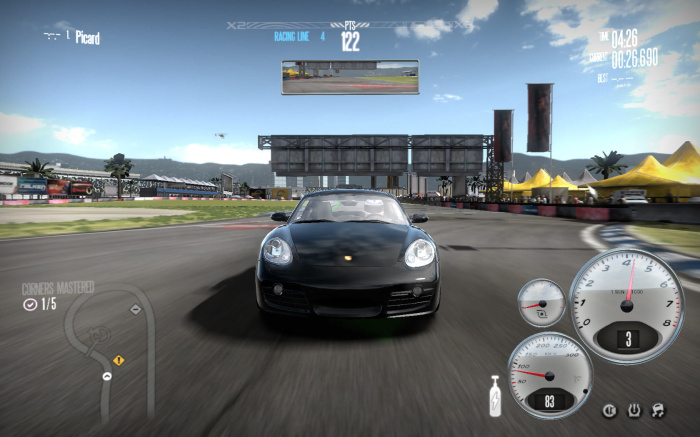Click the Racing Line bonus label

[x=293, y=36]
